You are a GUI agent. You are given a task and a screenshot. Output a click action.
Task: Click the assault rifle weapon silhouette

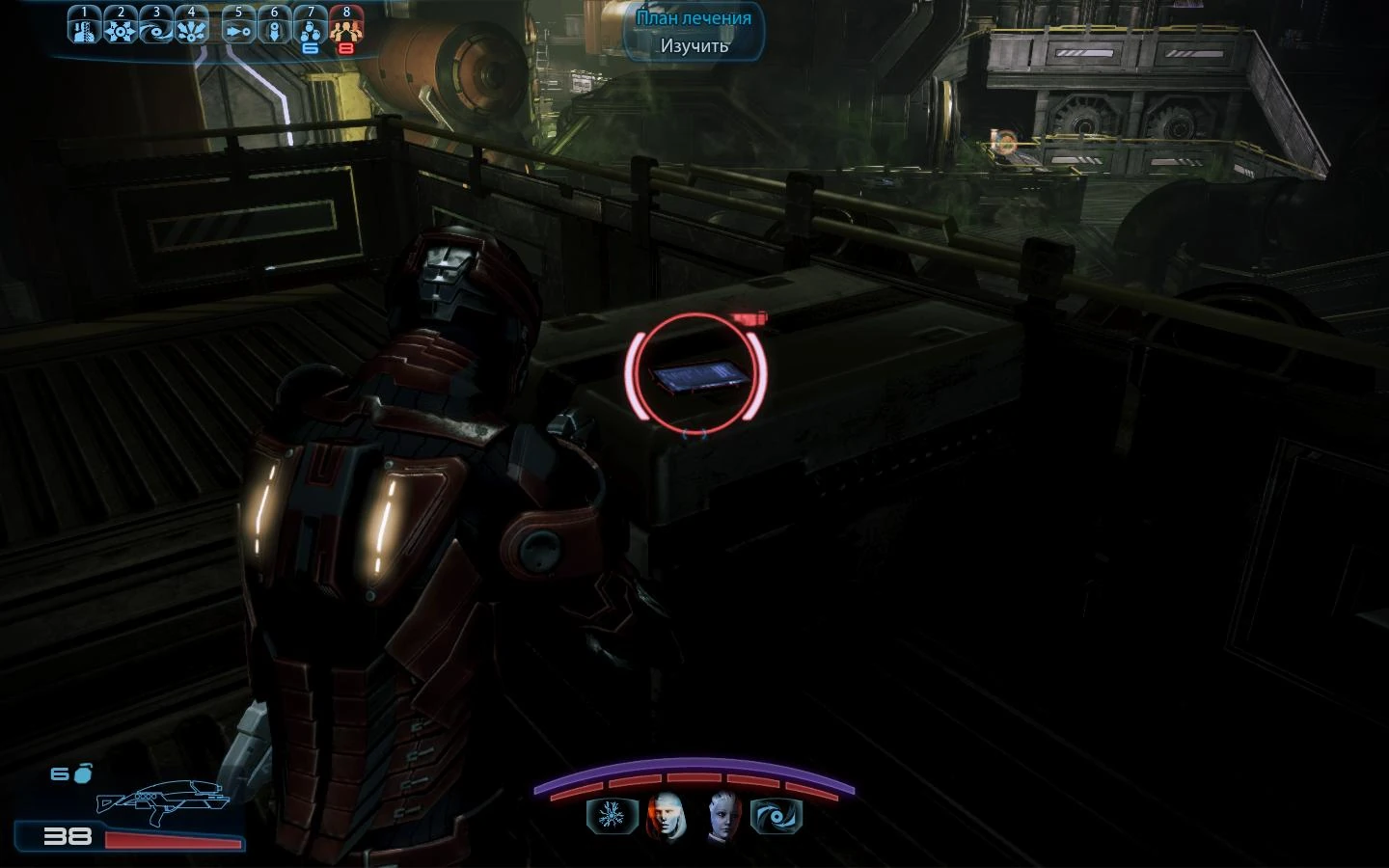(164, 800)
